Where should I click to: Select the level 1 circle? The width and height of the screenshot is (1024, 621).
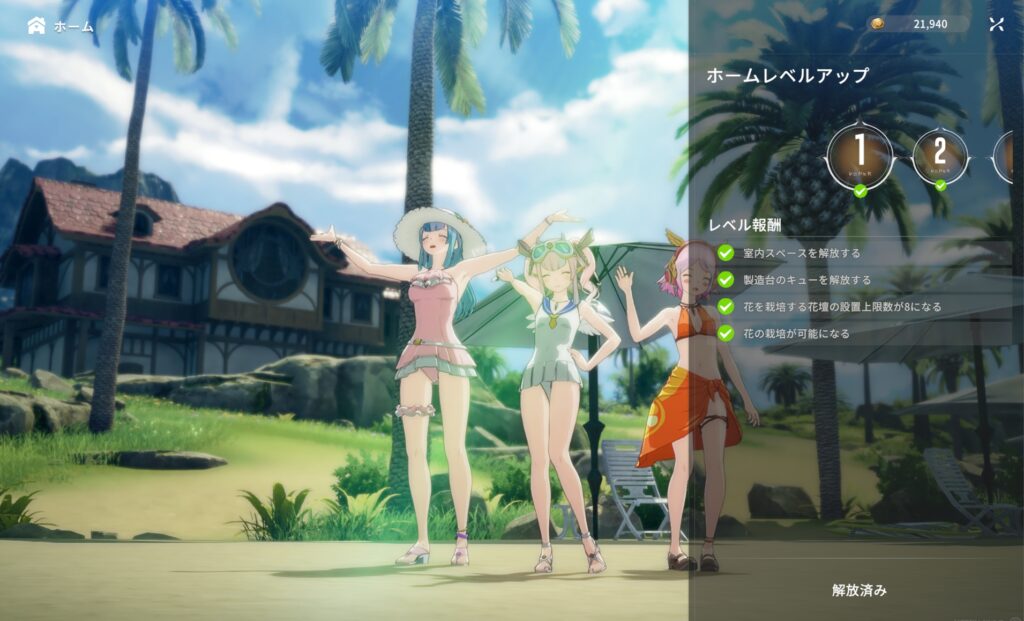click(x=860, y=156)
